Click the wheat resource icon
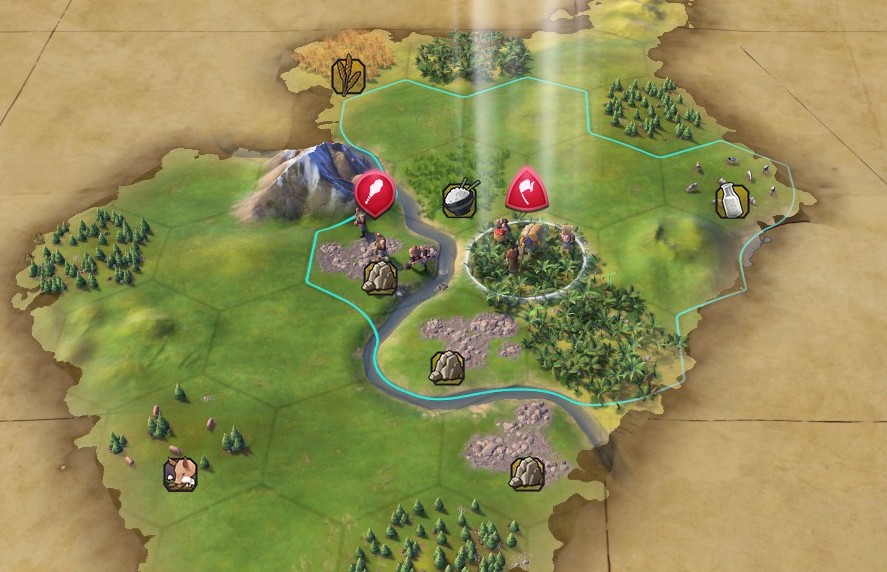The image size is (887, 572). tap(347, 76)
